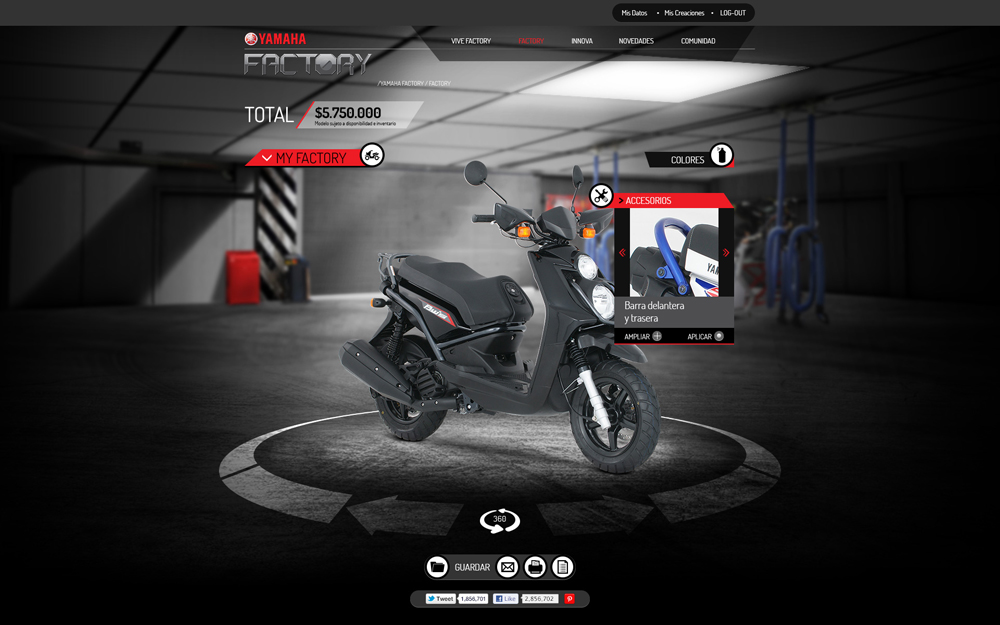1000x625 pixels.
Task: Open the Mis Datos account link
Action: click(634, 13)
